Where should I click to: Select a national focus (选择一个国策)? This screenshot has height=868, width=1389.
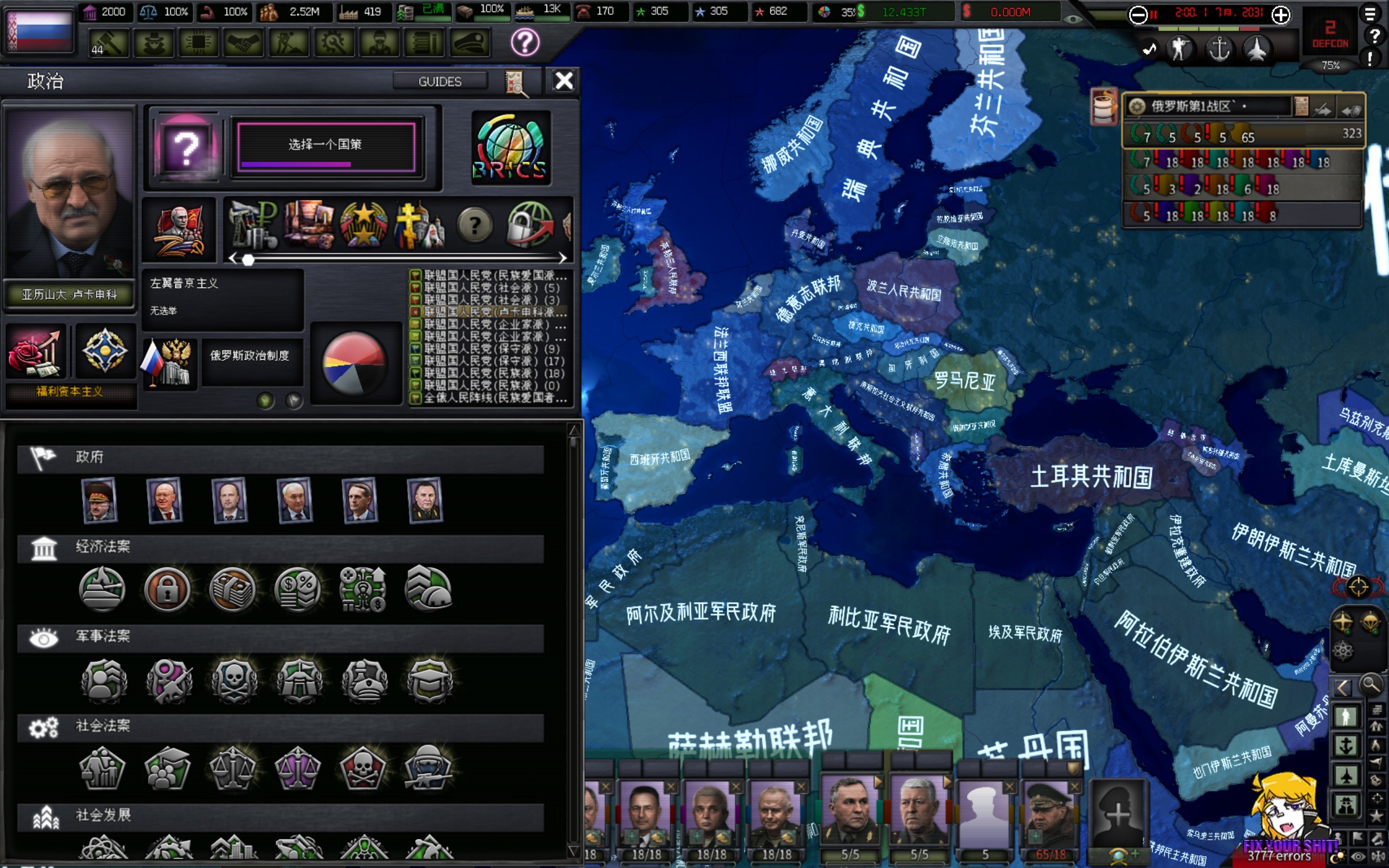pos(326,145)
